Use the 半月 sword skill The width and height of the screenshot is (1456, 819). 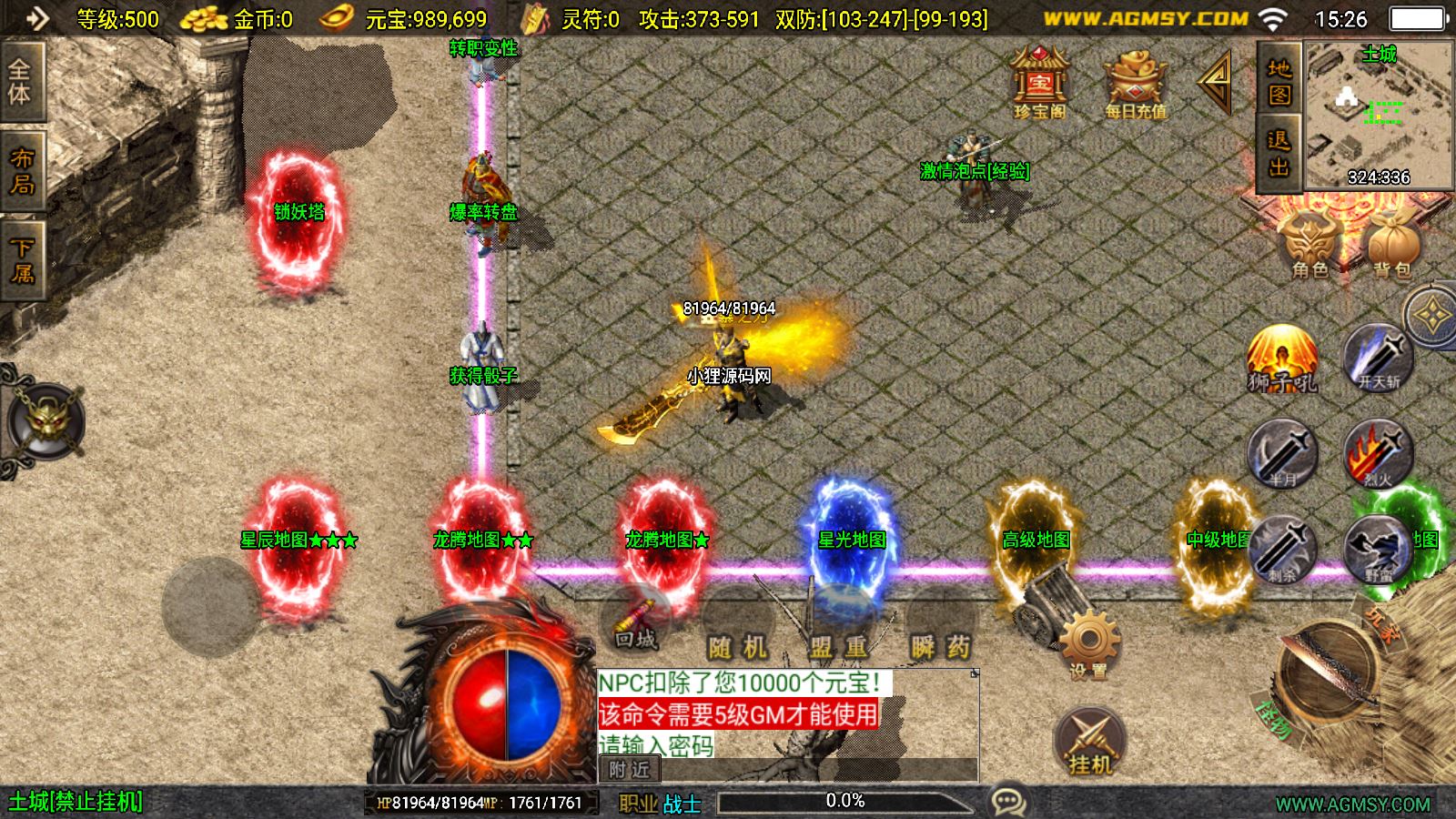pos(1282,453)
